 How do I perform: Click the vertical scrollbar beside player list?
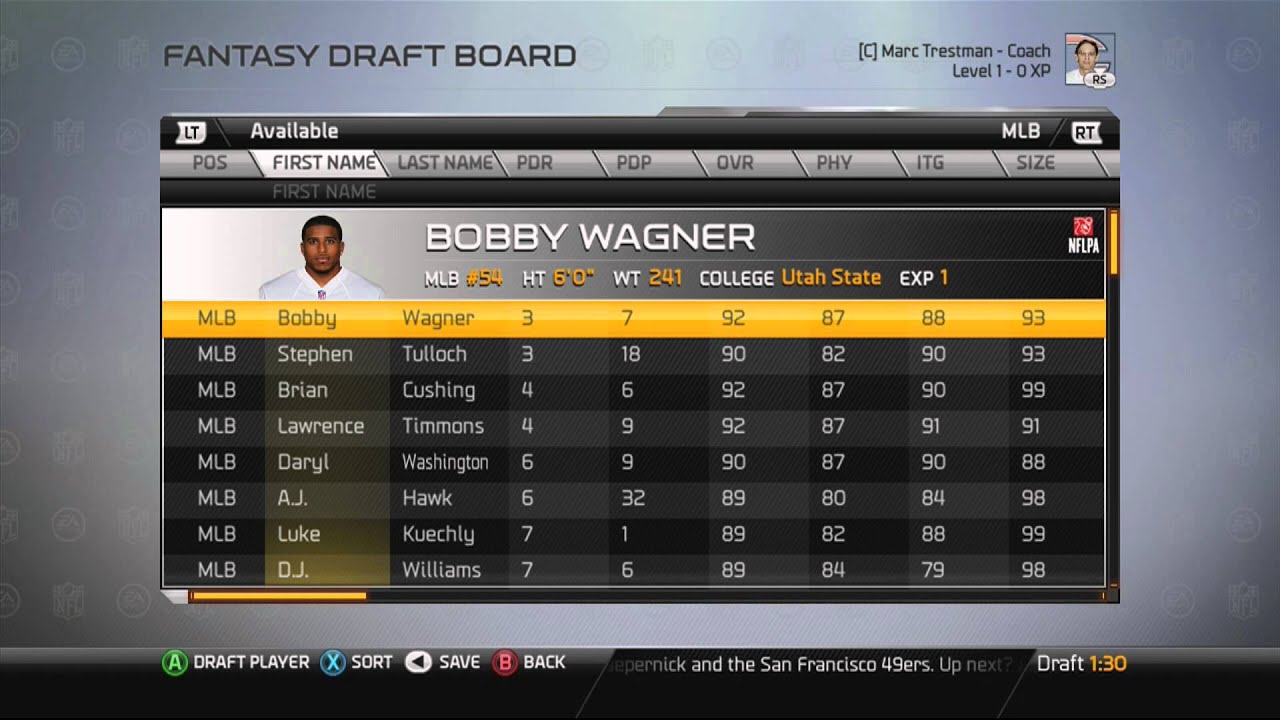point(1113,242)
